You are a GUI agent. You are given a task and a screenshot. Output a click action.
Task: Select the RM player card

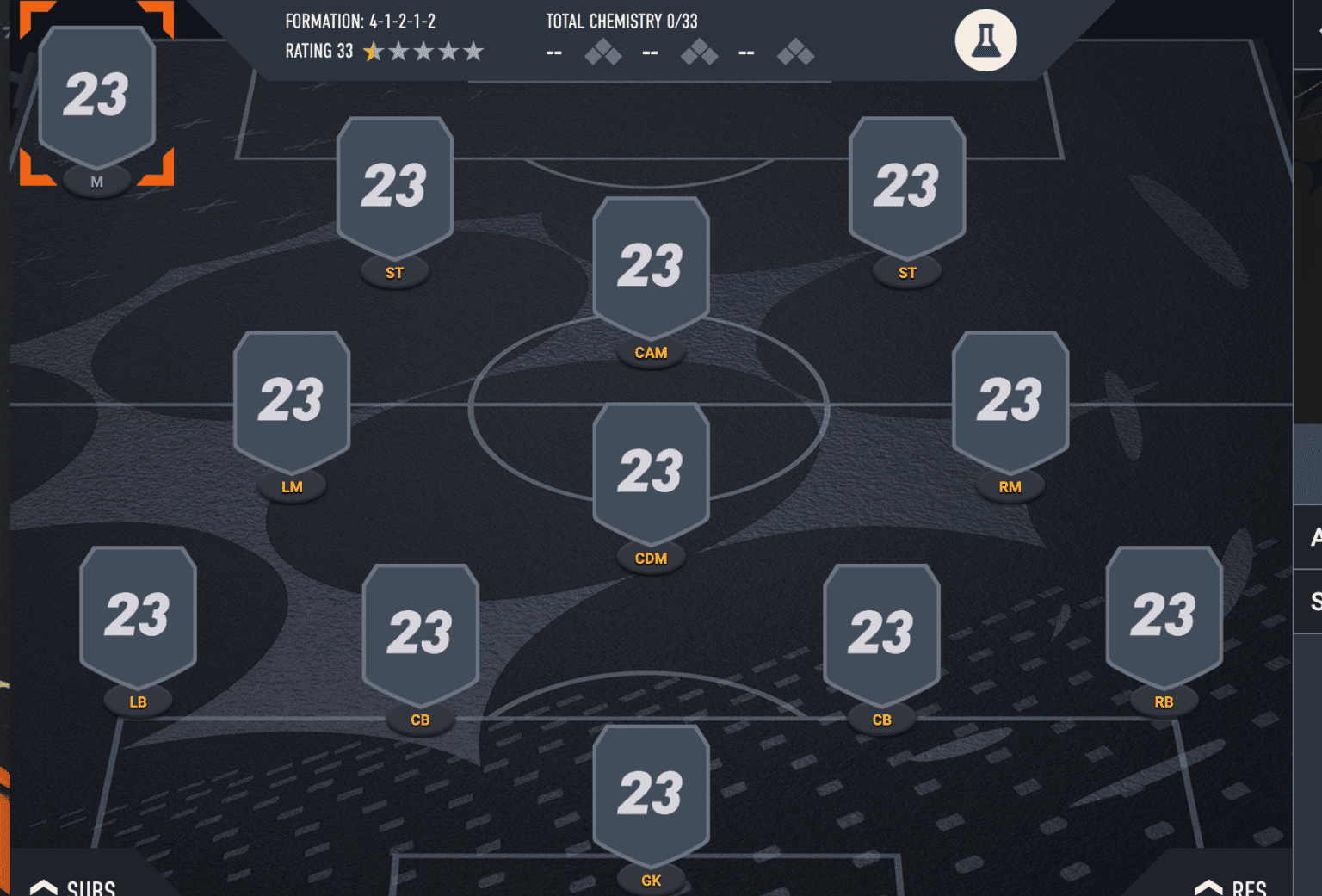1010,399
